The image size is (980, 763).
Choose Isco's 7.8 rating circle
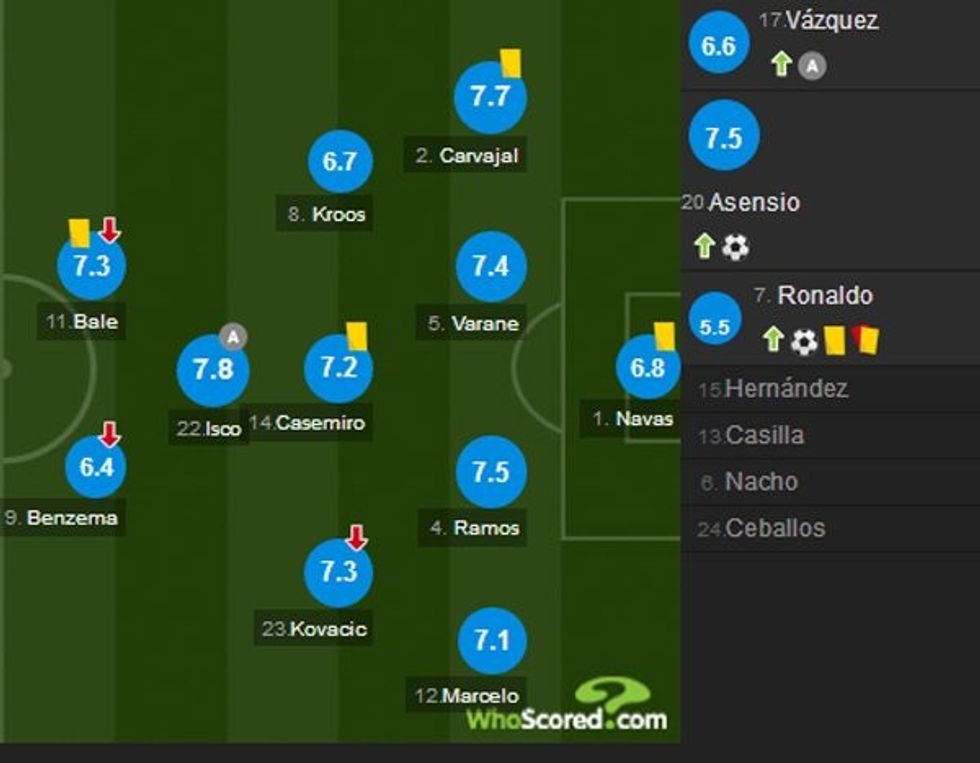[212, 370]
